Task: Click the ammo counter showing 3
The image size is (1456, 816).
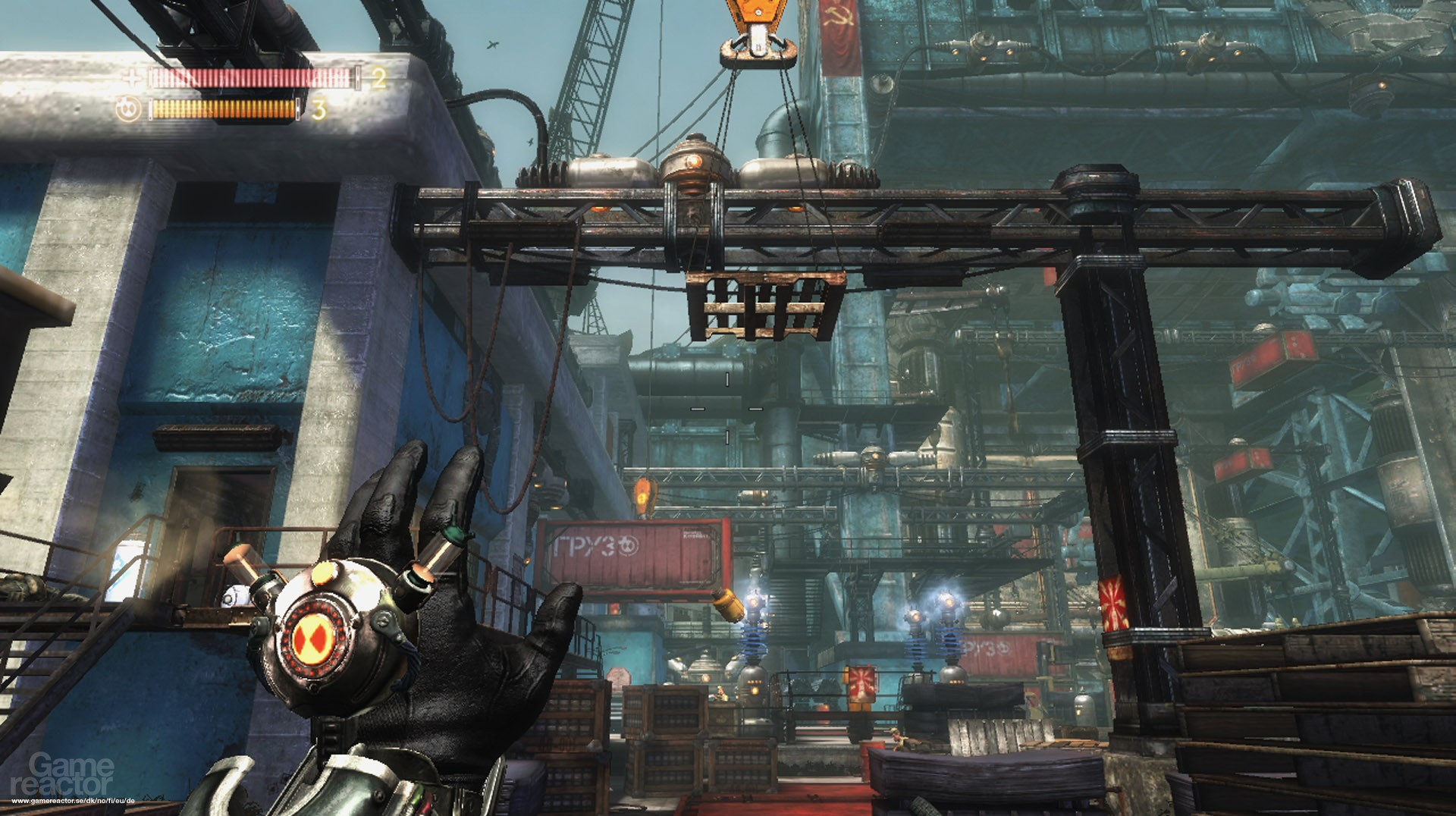Action: pos(318,108)
